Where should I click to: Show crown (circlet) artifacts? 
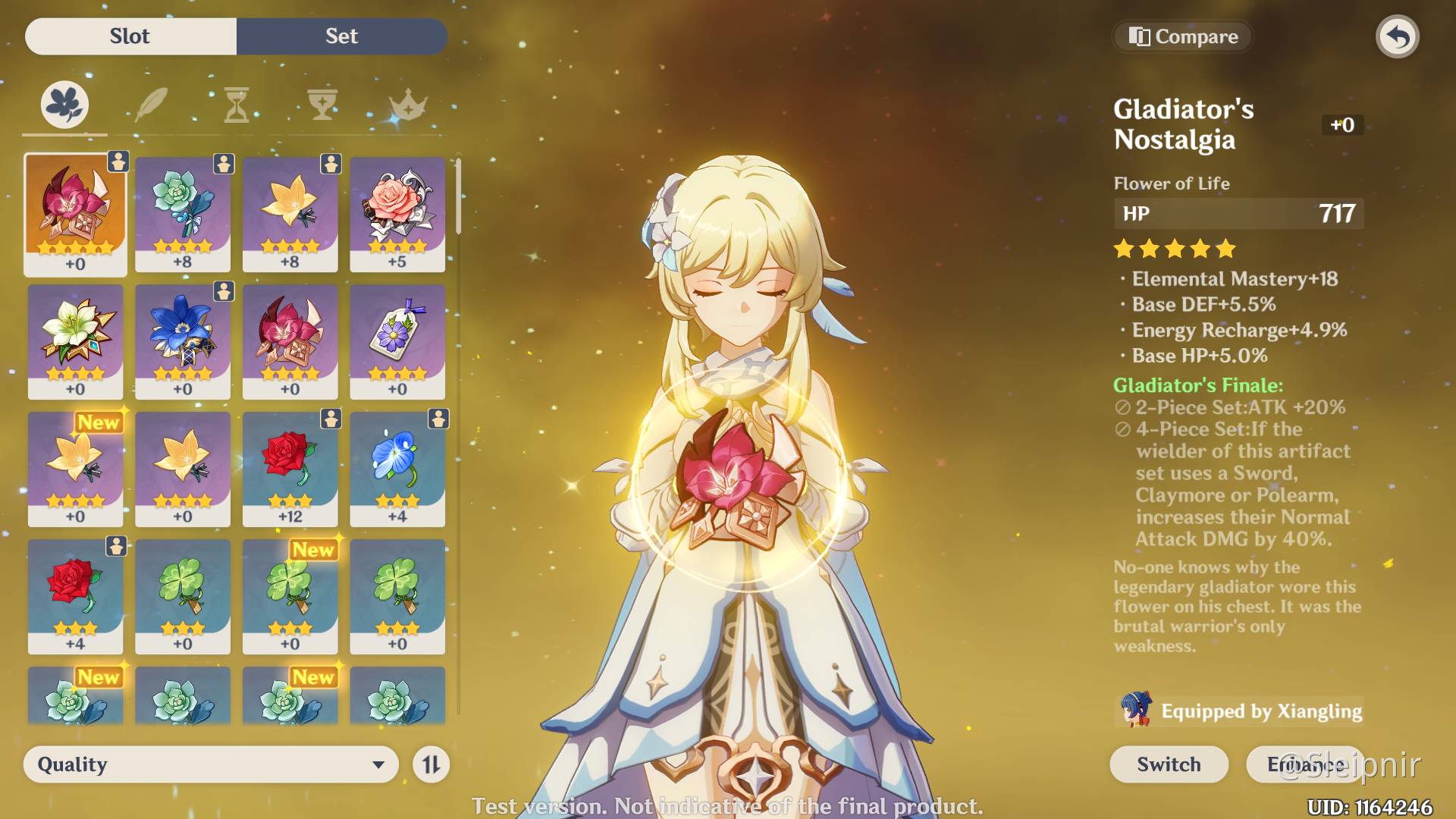click(x=408, y=105)
